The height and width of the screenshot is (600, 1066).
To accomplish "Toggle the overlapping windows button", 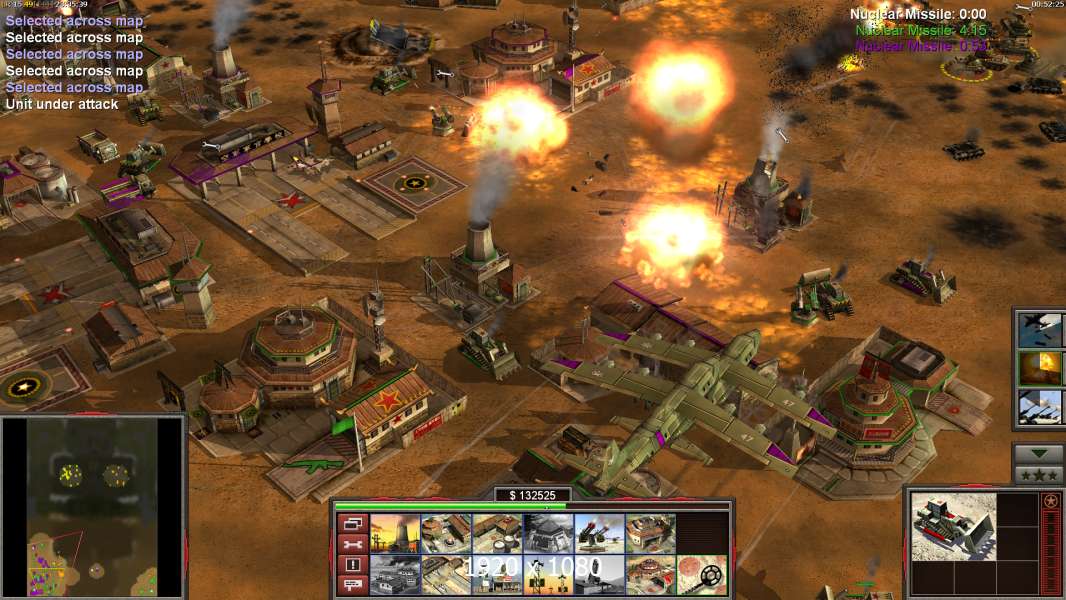I will pos(352,523).
